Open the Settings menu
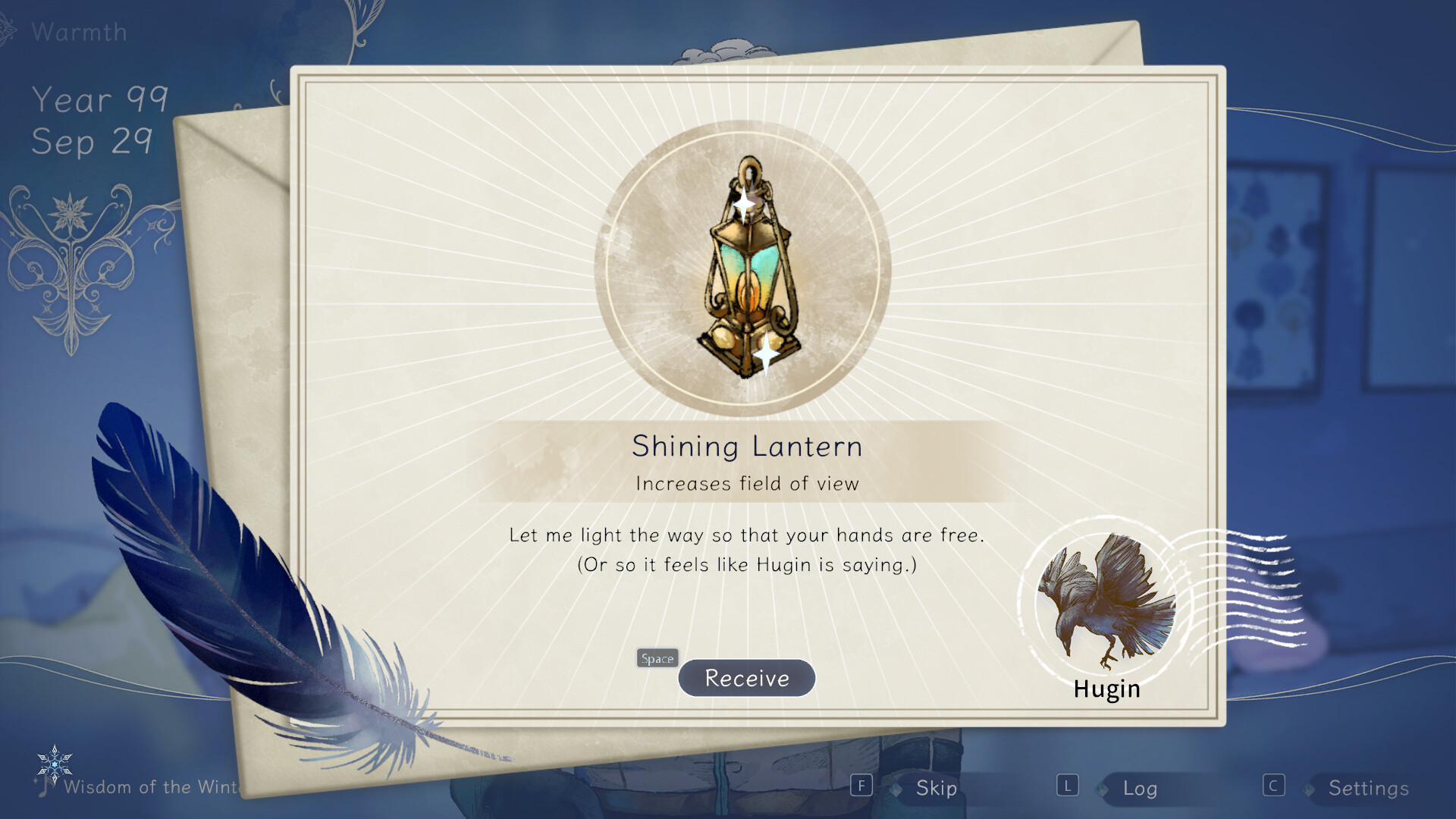This screenshot has height=819, width=1456. click(1368, 789)
